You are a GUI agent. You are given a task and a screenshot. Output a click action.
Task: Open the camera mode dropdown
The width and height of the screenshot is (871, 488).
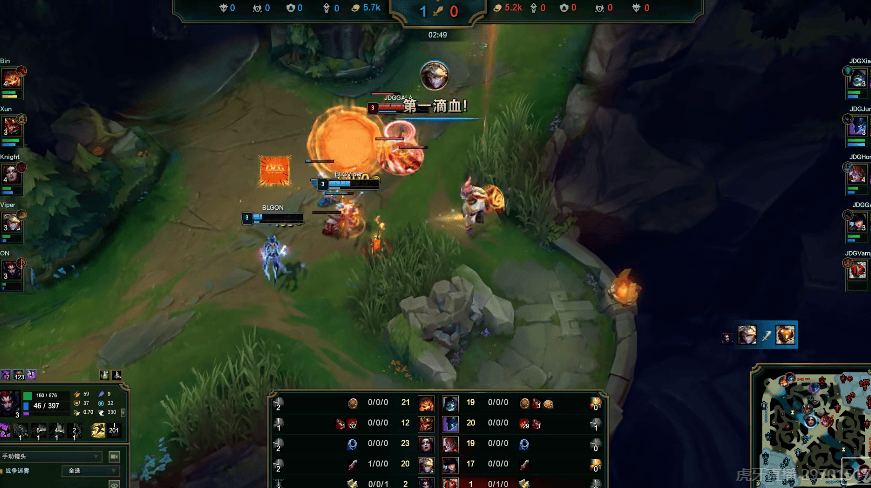(x=52, y=456)
